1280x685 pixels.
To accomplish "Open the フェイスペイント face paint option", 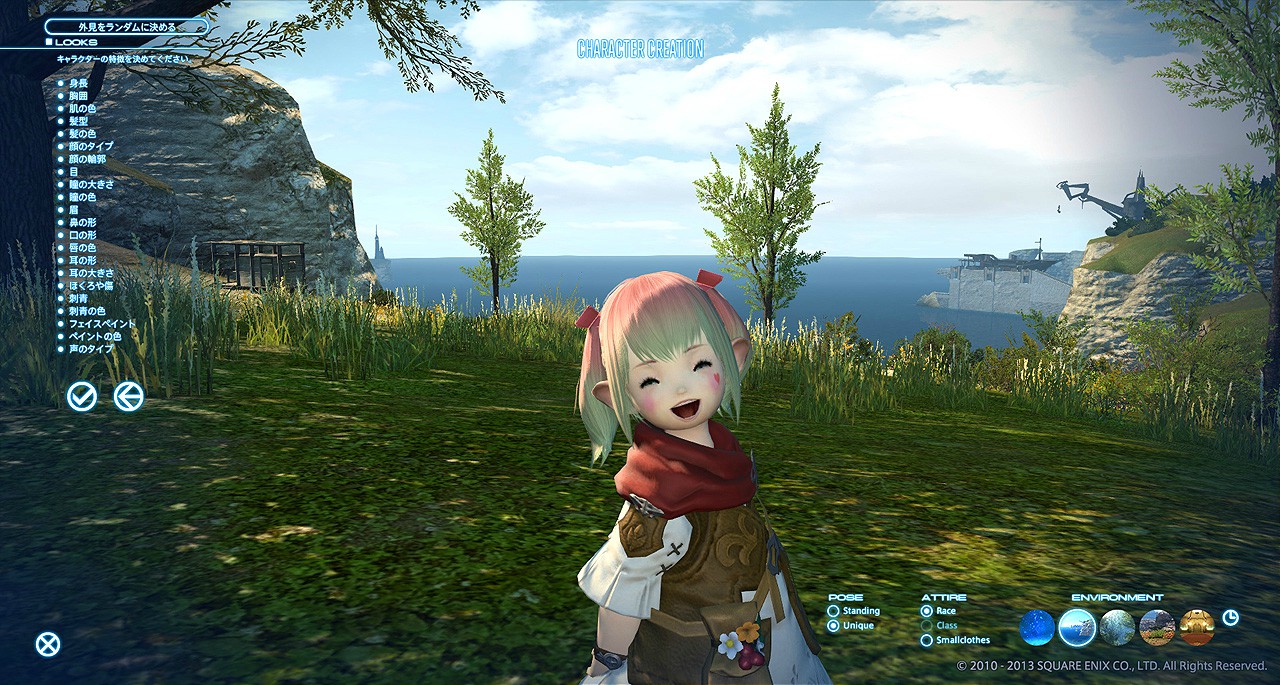I will coord(101,324).
